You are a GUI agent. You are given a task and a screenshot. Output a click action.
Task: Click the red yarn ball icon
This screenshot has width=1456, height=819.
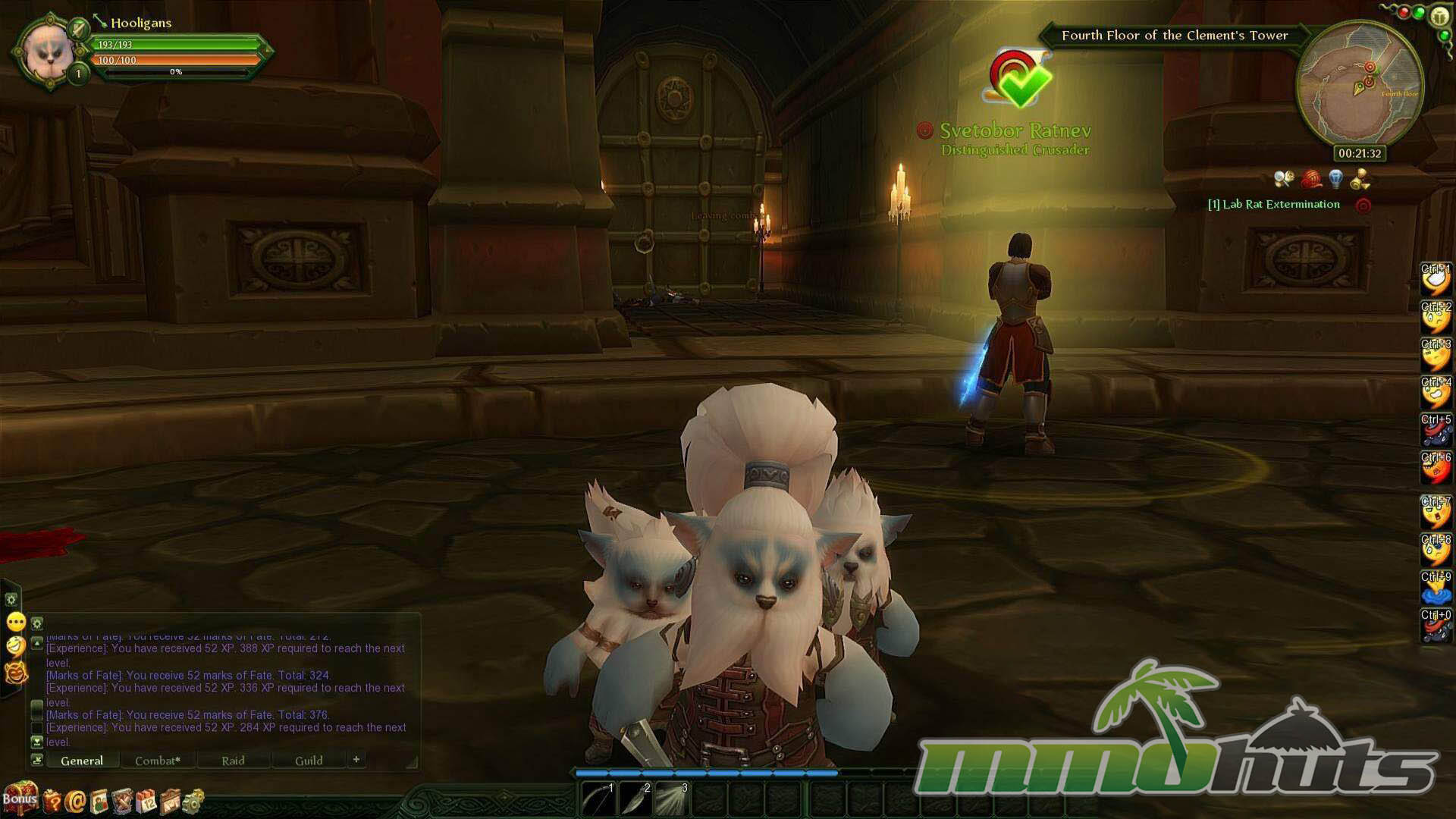click(x=1311, y=179)
